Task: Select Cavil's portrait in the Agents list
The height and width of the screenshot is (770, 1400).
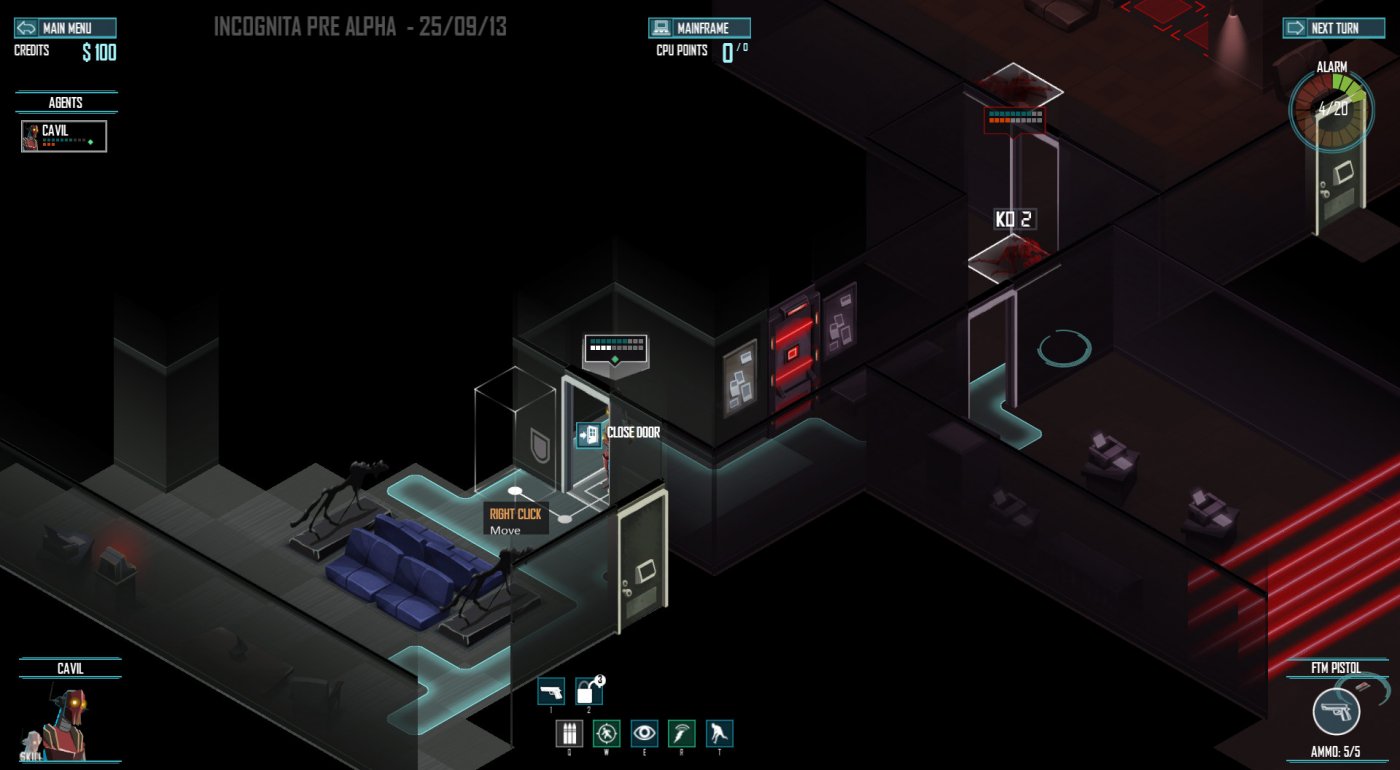Action: (31, 136)
